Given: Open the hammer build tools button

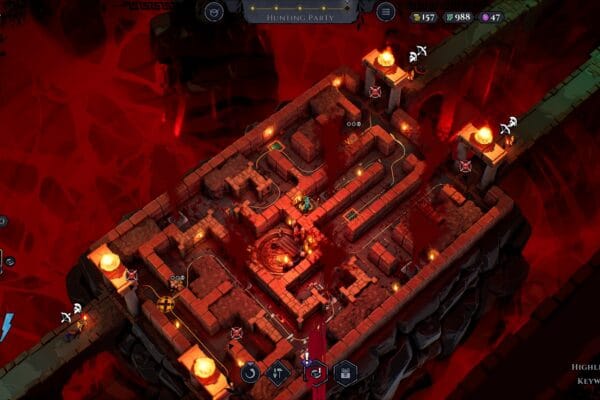Looking at the screenshot, I should (279, 374).
